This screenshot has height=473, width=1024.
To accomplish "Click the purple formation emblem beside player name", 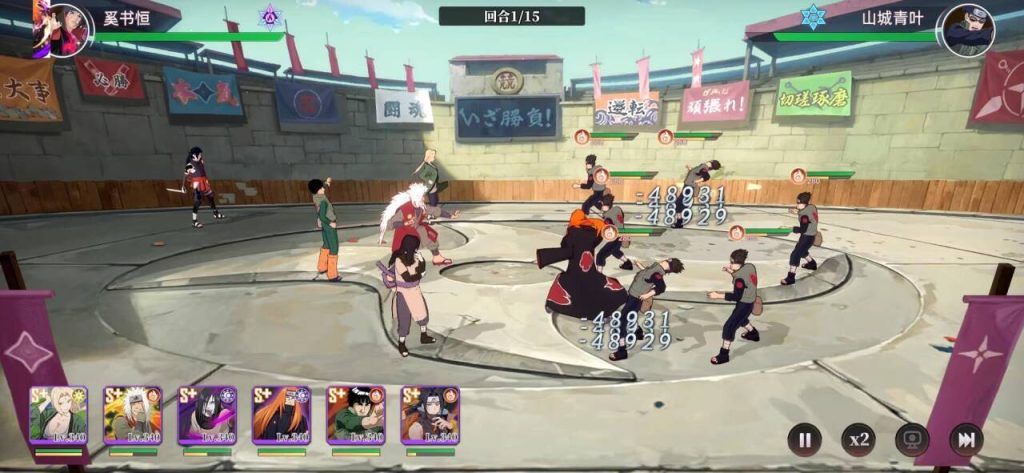I will [x=269, y=16].
